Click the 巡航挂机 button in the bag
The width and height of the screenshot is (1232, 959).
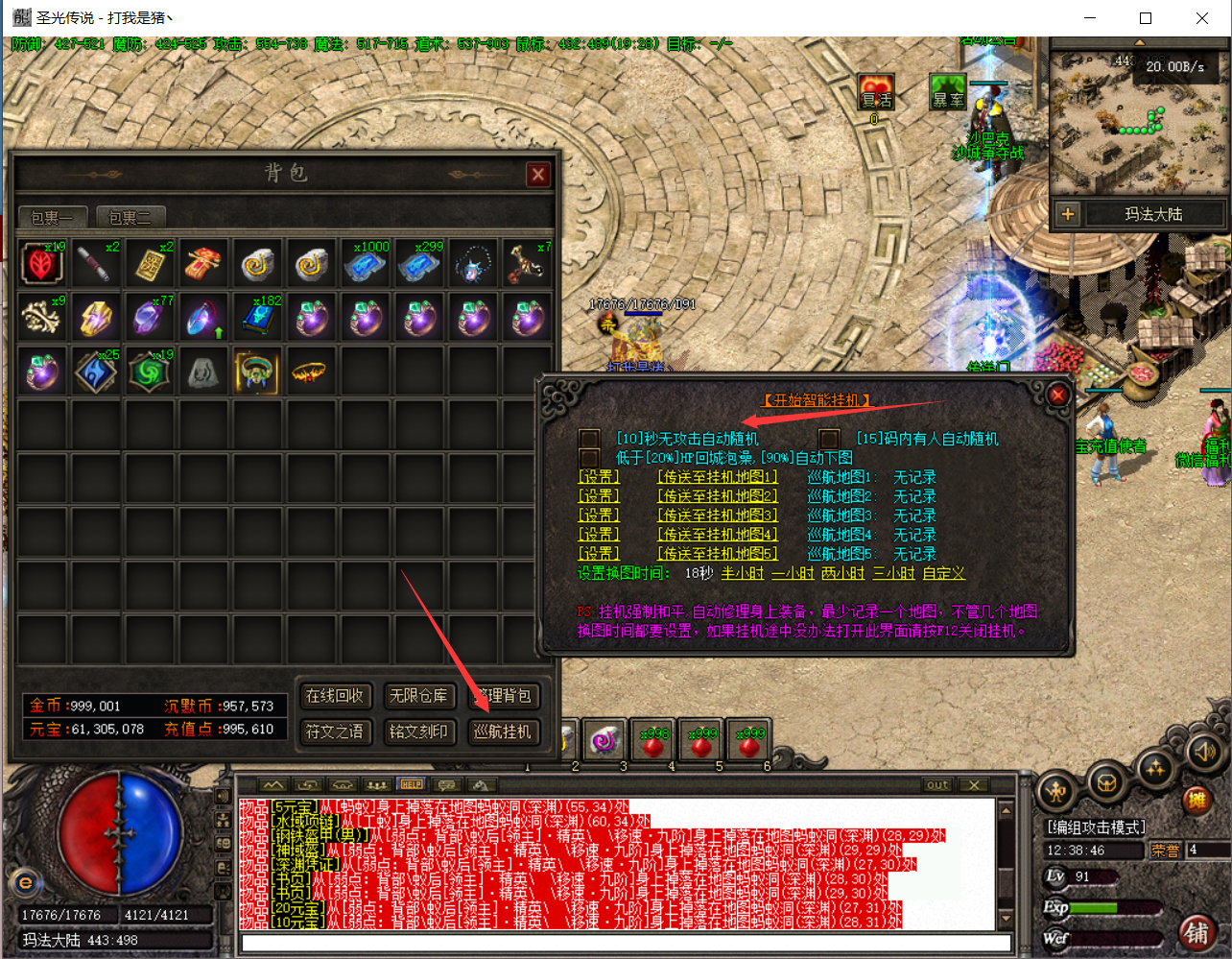click(503, 731)
